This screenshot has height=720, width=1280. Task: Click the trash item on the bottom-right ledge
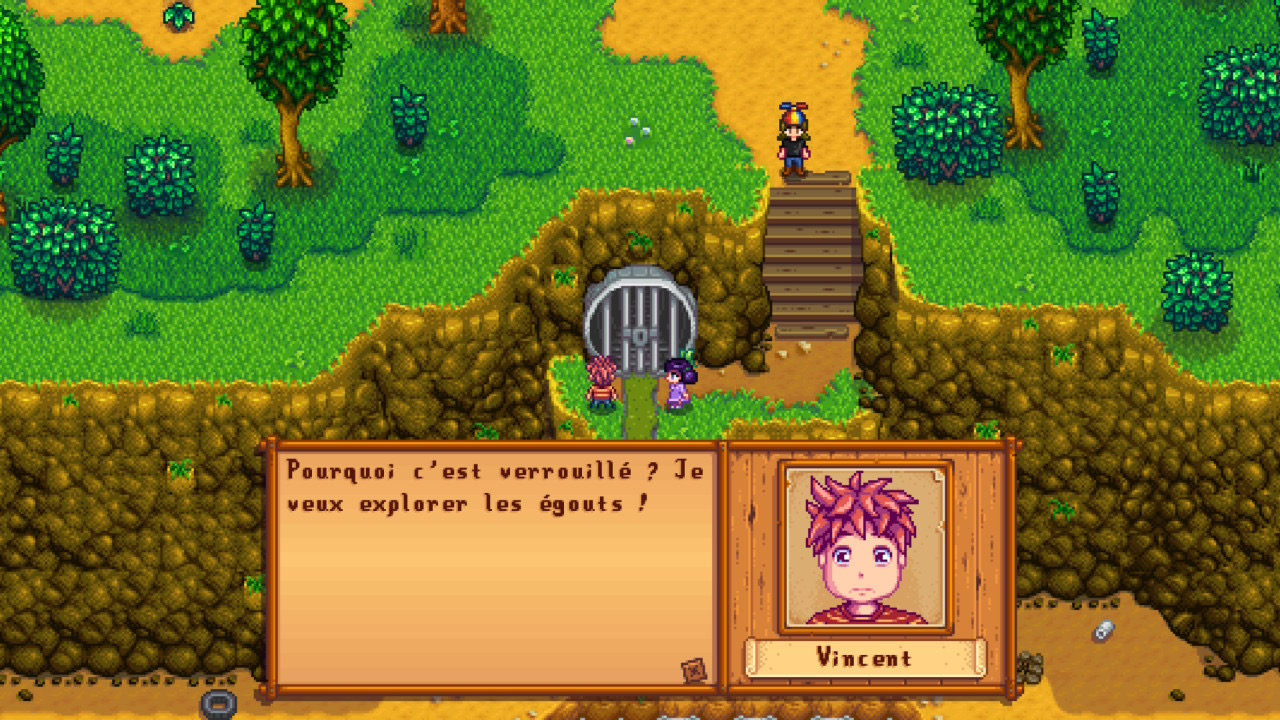pos(1104,631)
